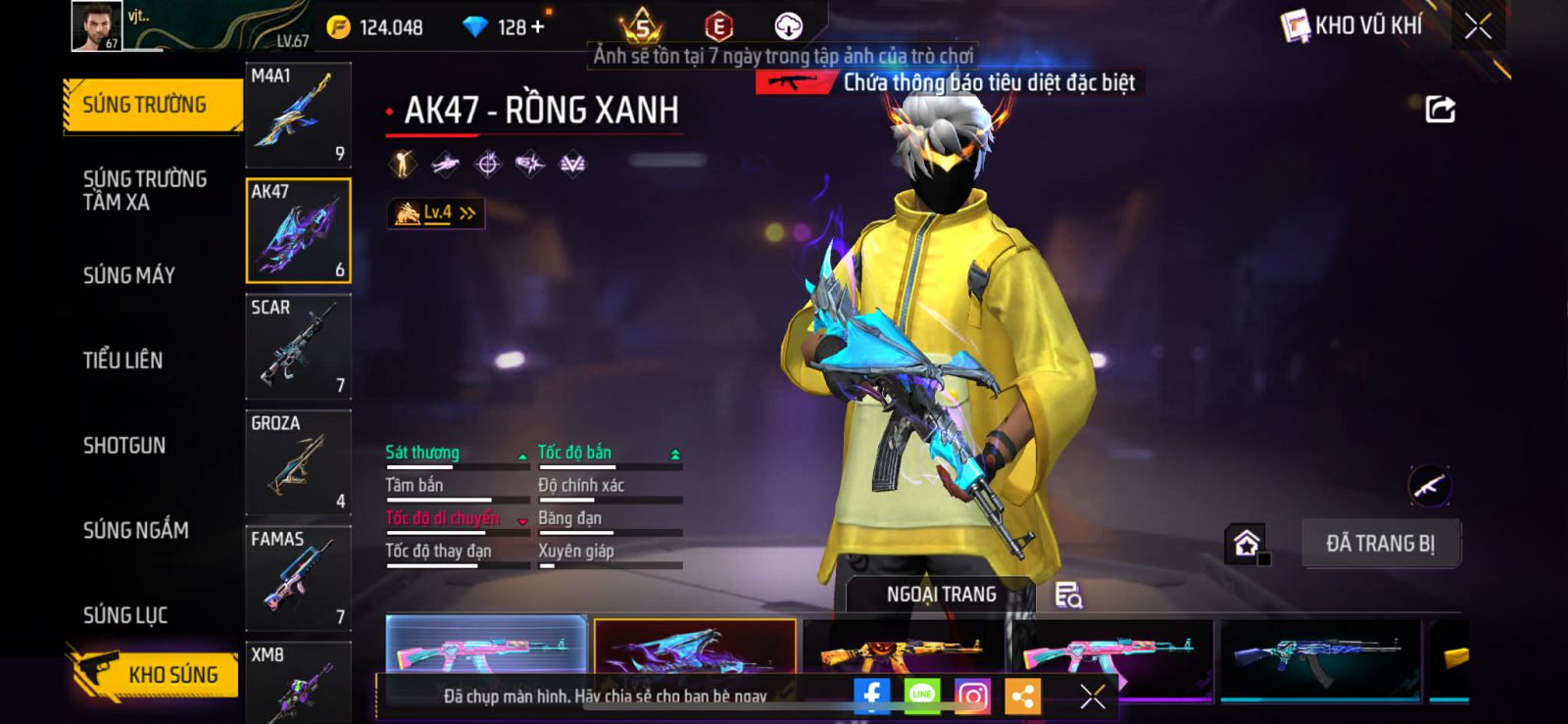The image size is (1568, 724).
Task: Open the Lv.4 skin upgrade badge
Action: pyautogui.click(x=436, y=213)
